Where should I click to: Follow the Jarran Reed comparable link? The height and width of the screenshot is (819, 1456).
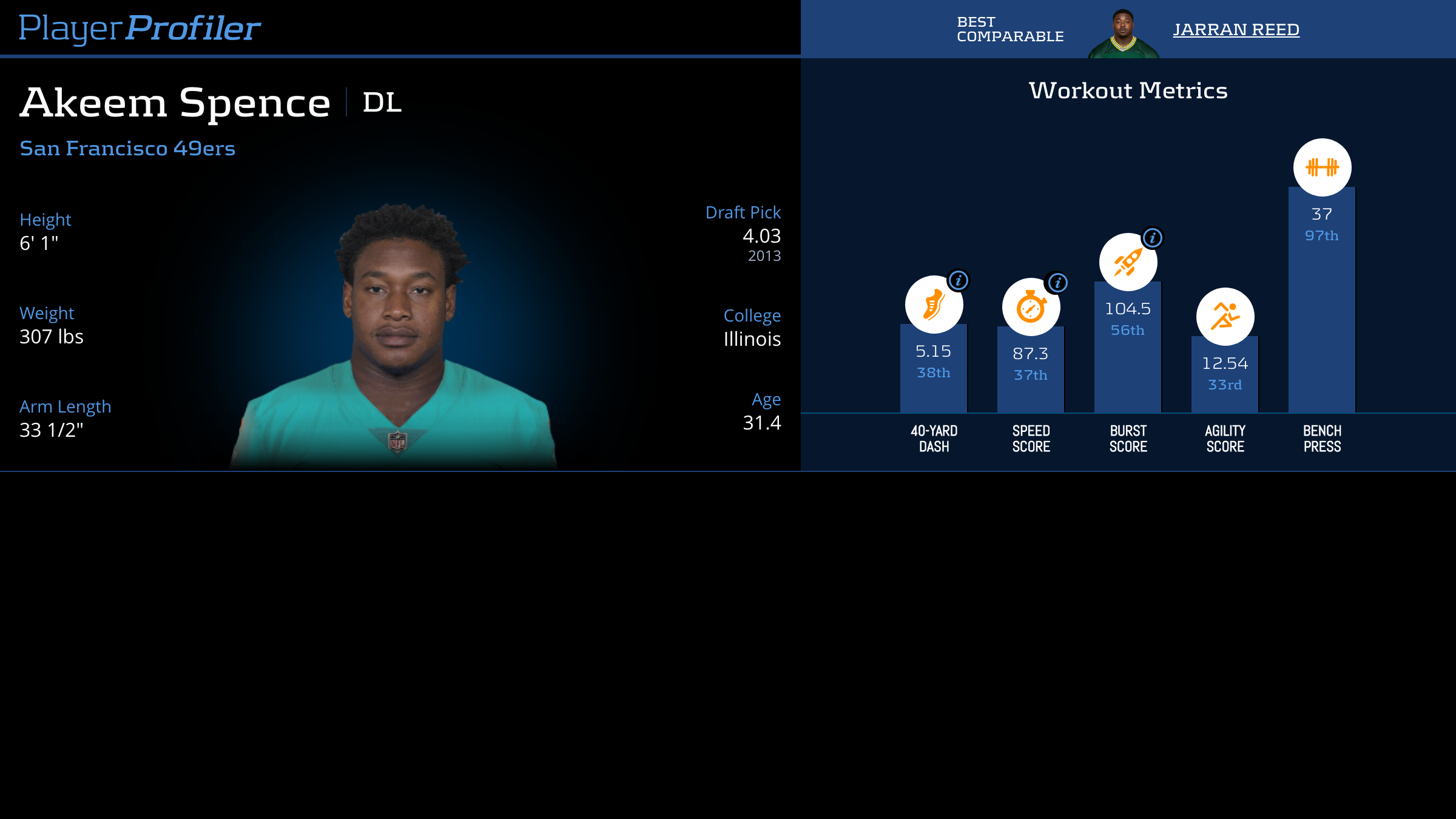point(1236,29)
